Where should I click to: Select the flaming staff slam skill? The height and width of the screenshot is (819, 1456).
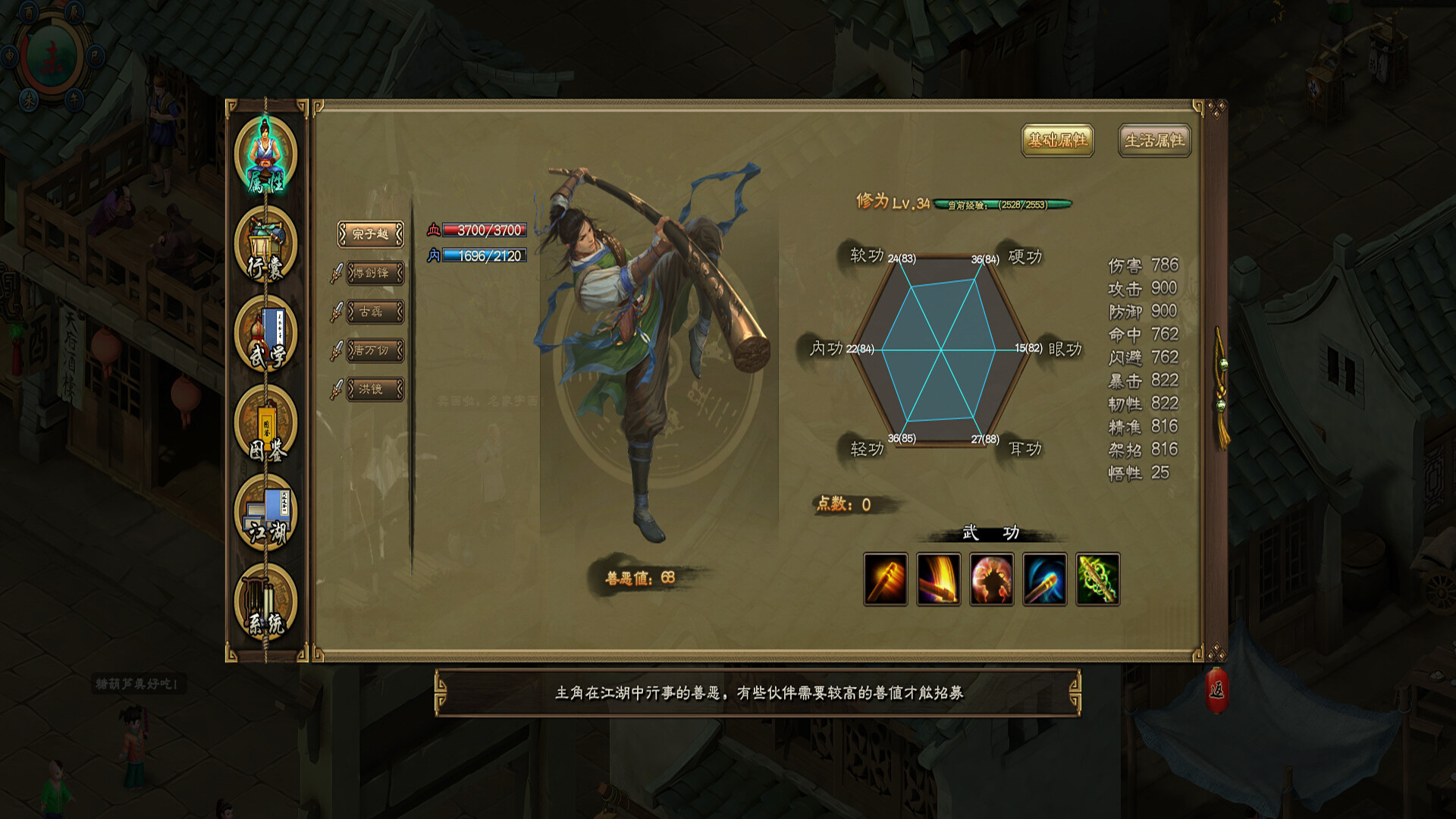point(939,579)
